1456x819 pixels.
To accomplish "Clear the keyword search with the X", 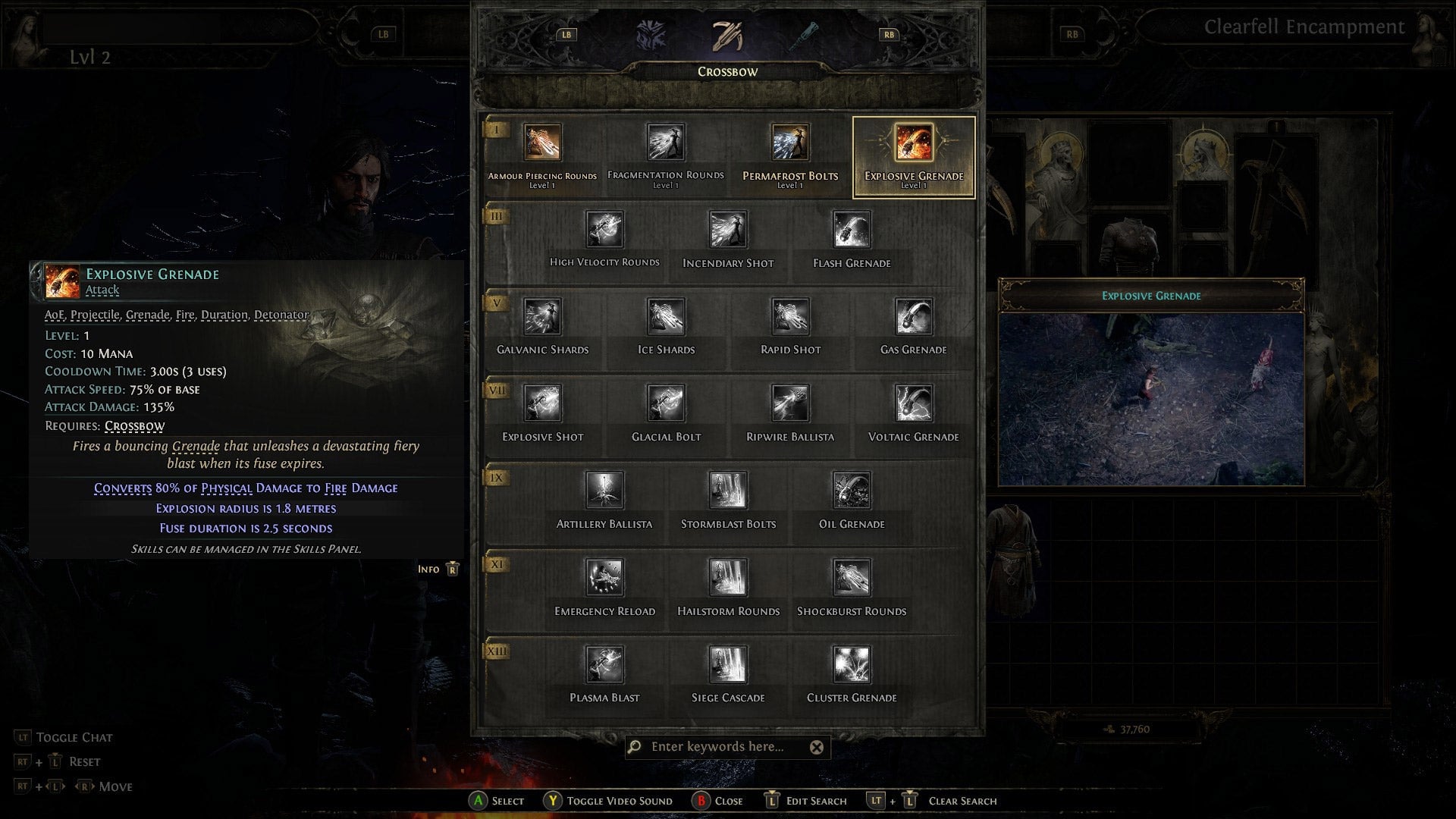I will click(817, 747).
